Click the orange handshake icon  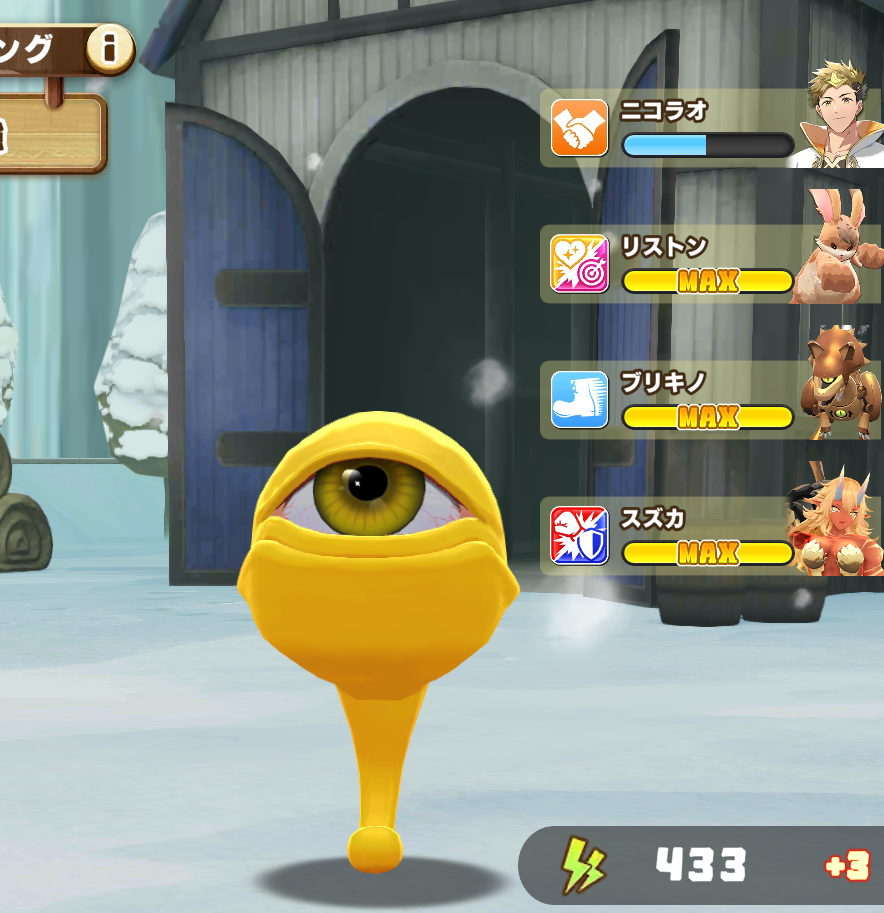pos(579,128)
